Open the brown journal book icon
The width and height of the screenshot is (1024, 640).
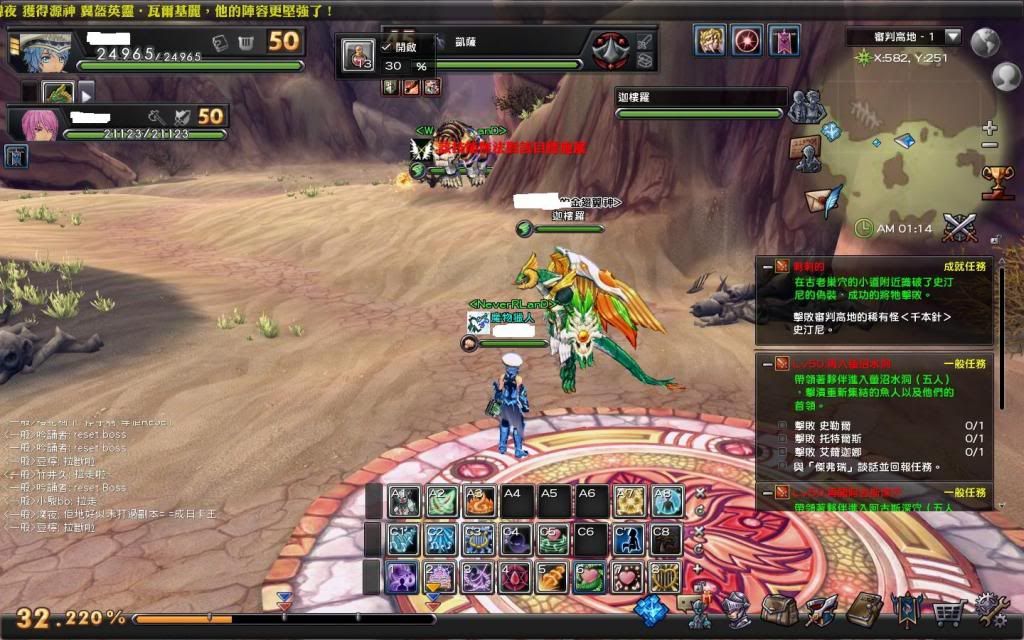point(863,608)
